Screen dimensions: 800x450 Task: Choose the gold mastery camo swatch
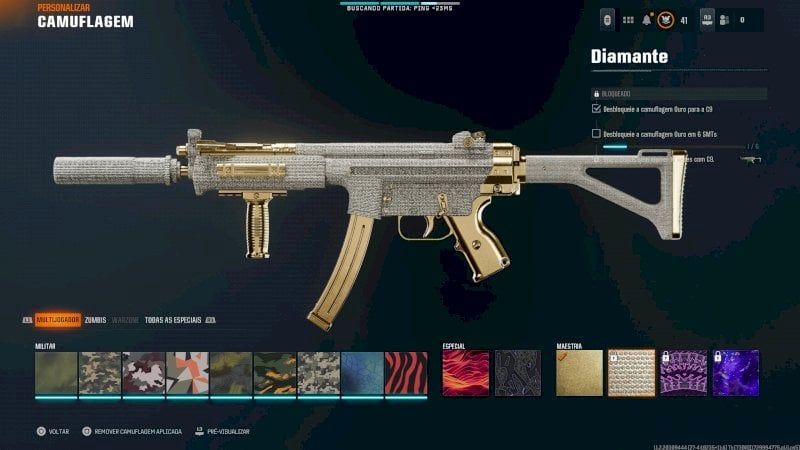pyautogui.click(x=580, y=372)
